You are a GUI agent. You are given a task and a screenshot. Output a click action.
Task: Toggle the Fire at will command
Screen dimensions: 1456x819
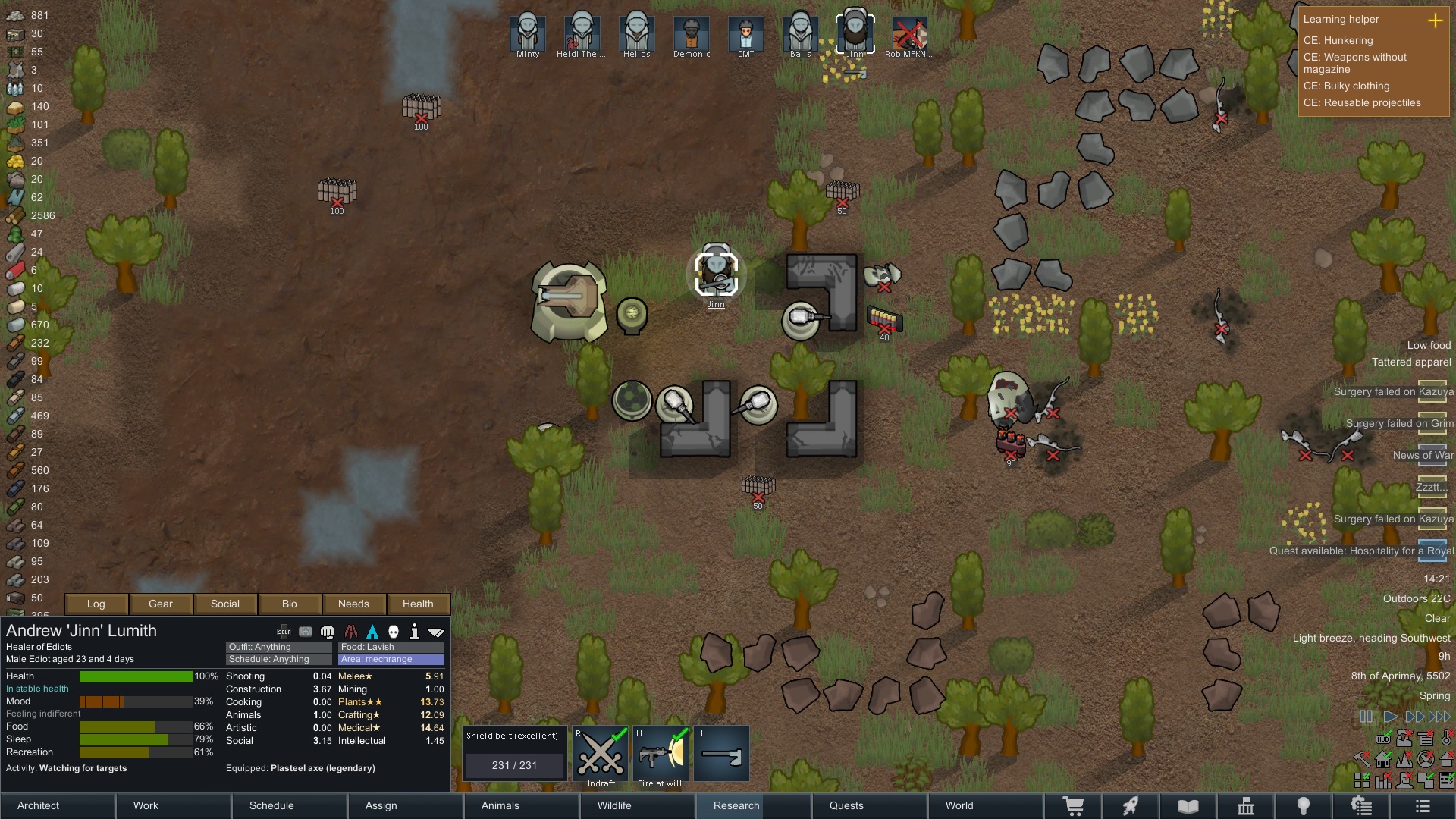[x=660, y=755]
